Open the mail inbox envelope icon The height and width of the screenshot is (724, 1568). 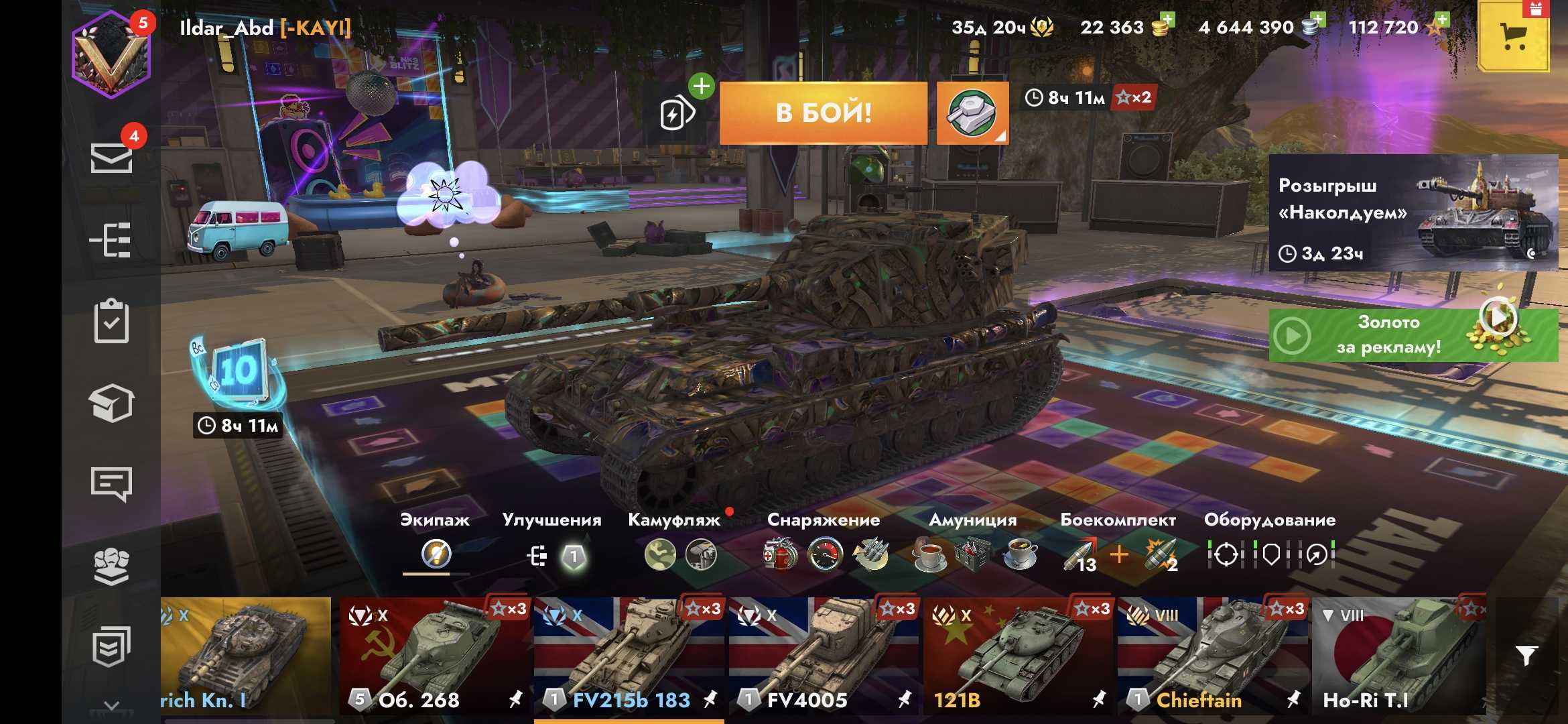click(111, 158)
